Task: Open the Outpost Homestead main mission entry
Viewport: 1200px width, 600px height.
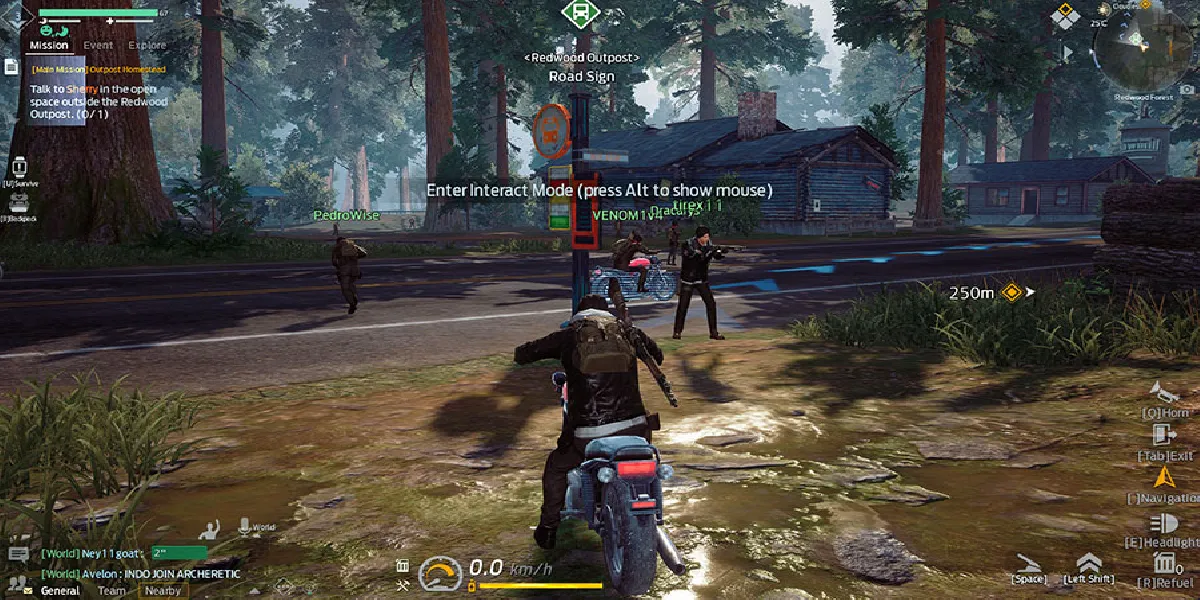Action: click(x=98, y=69)
